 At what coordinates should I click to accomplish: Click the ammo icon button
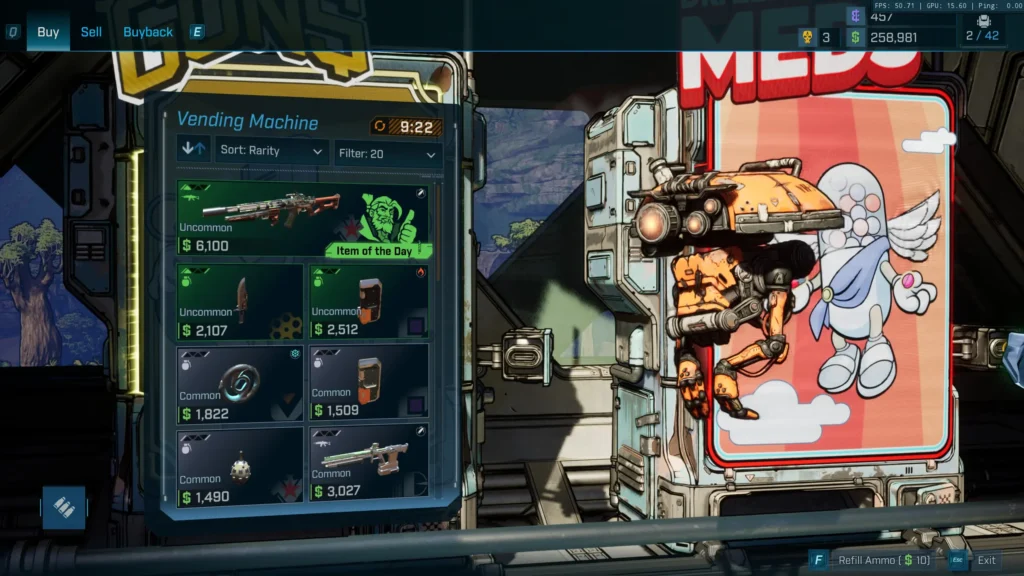64,507
